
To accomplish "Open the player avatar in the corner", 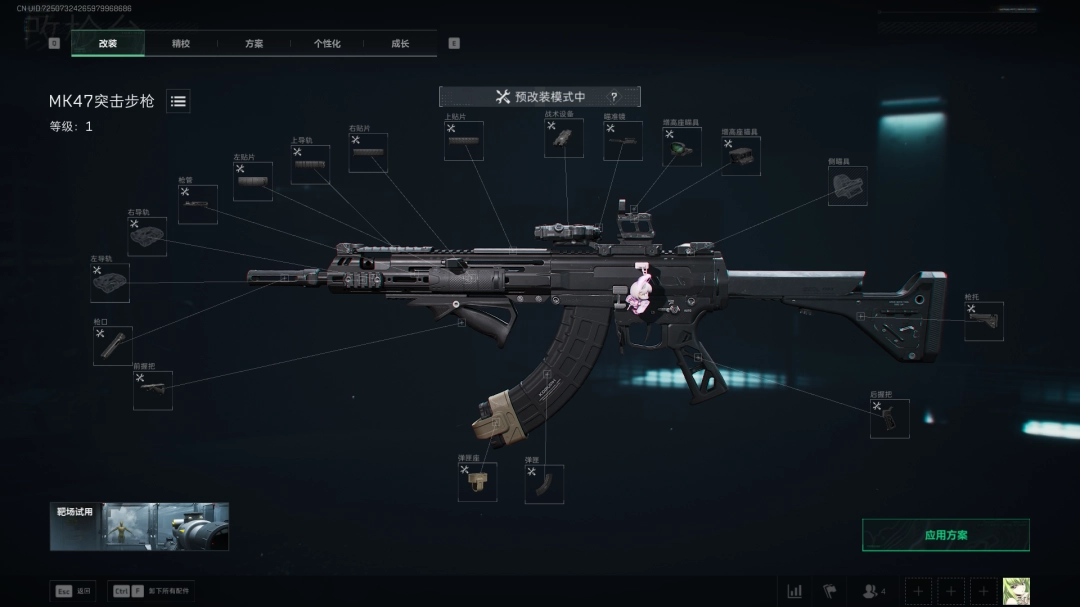I will (x=1016, y=591).
